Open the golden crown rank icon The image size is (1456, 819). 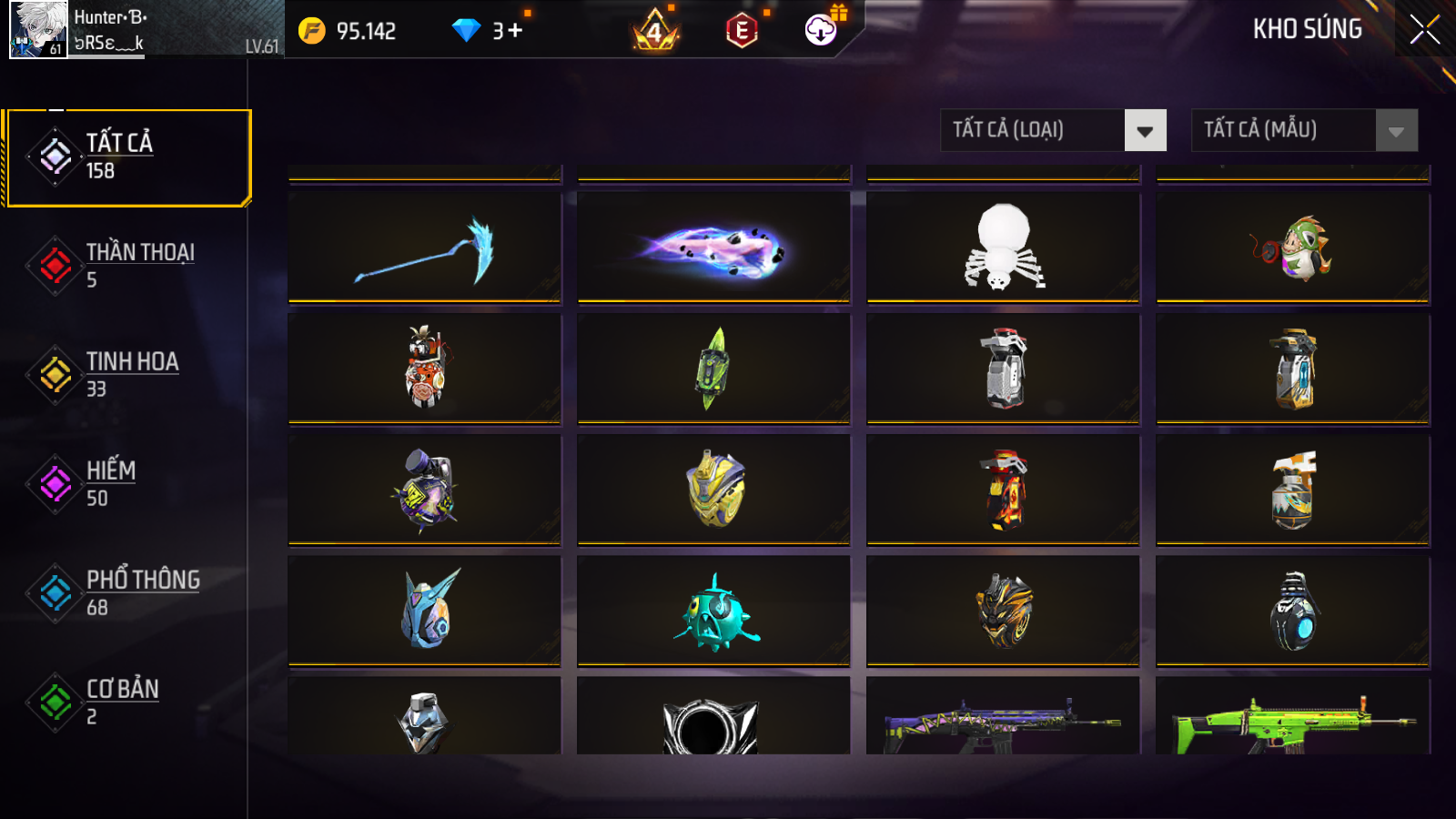654,31
